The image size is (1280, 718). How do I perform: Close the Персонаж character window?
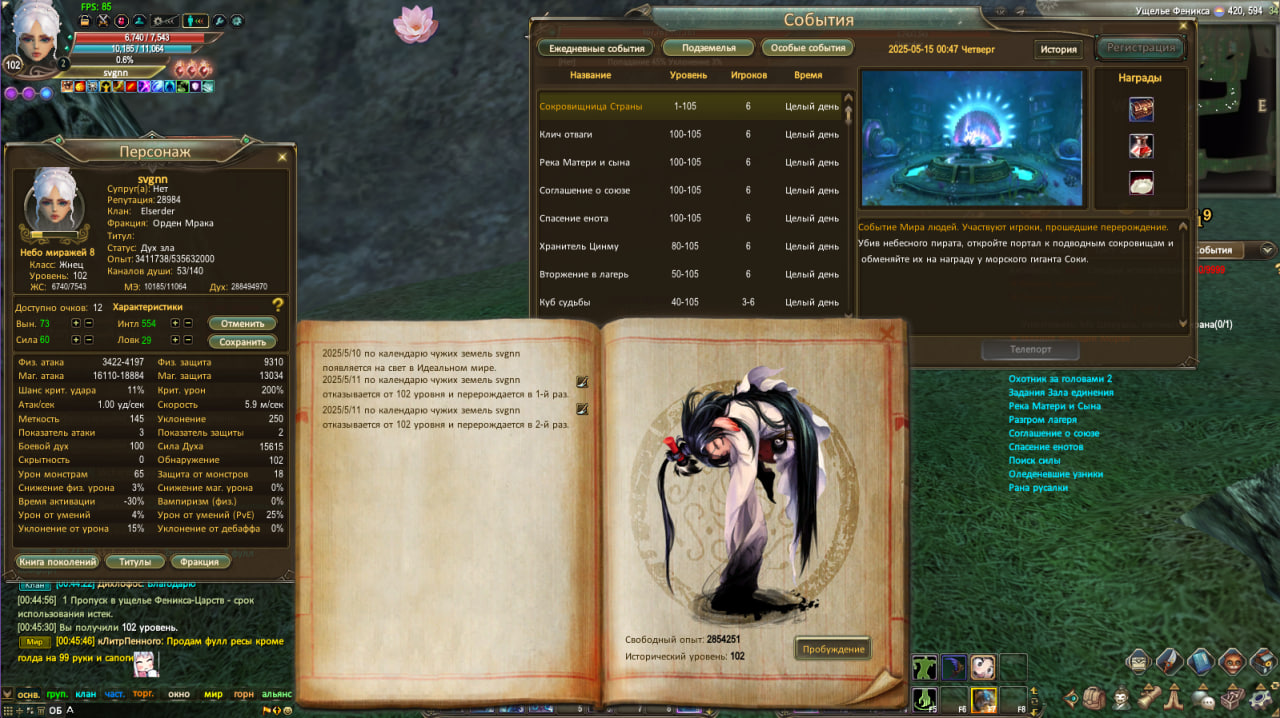(x=282, y=157)
